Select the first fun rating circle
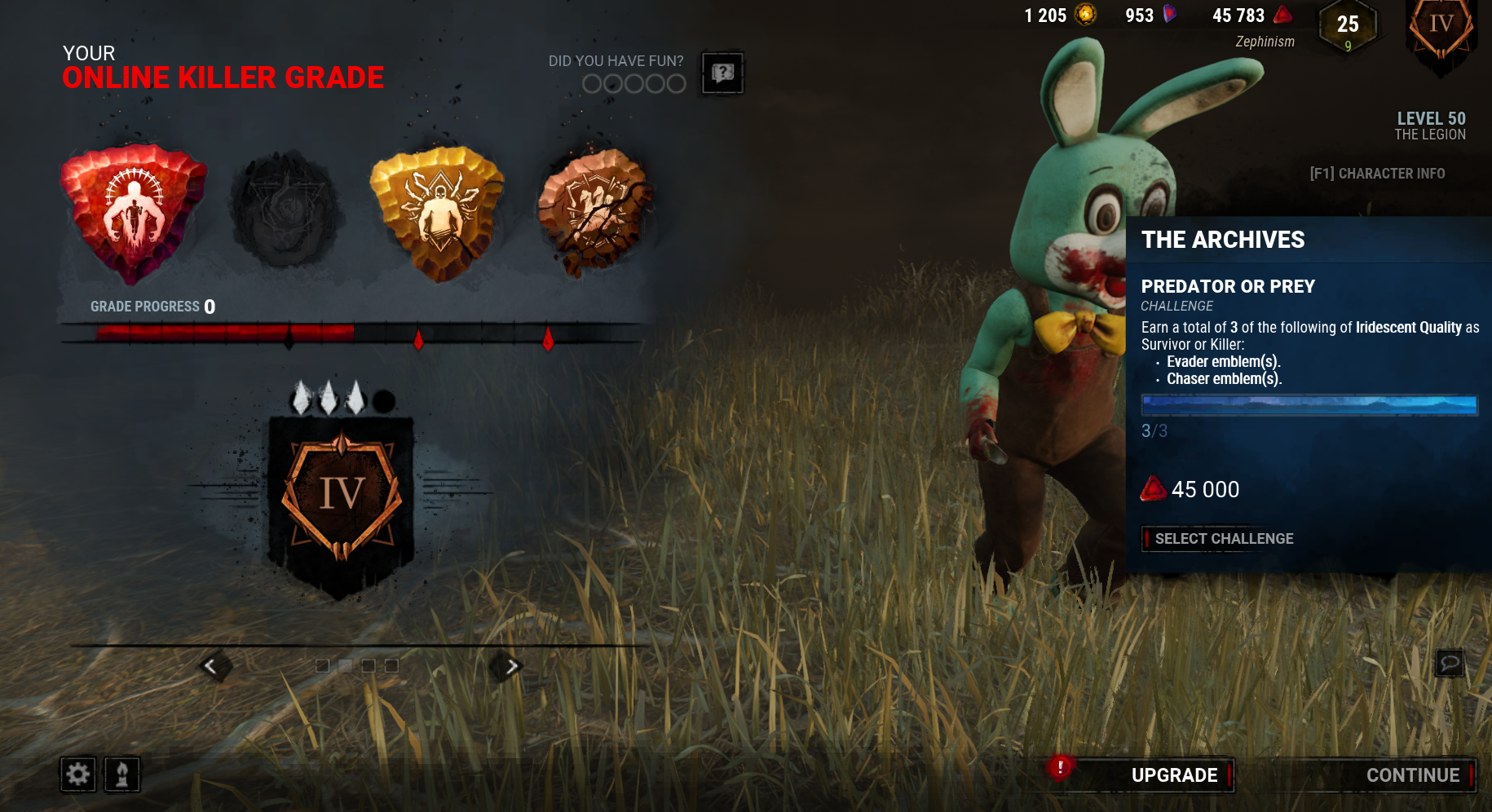Viewport: 1492px width, 812px height. [x=591, y=83]
